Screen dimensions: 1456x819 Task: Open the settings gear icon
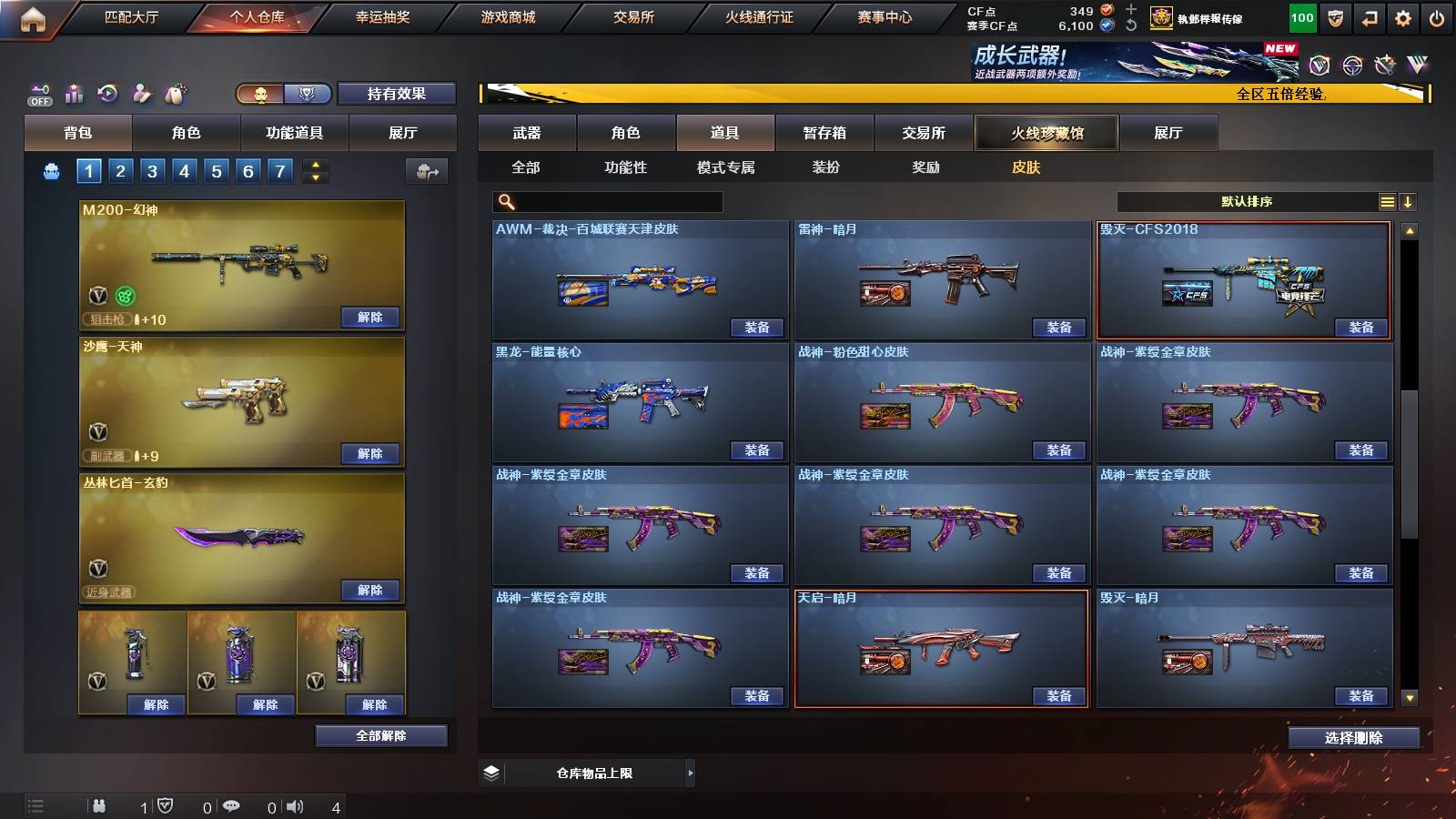[1403, 17]
